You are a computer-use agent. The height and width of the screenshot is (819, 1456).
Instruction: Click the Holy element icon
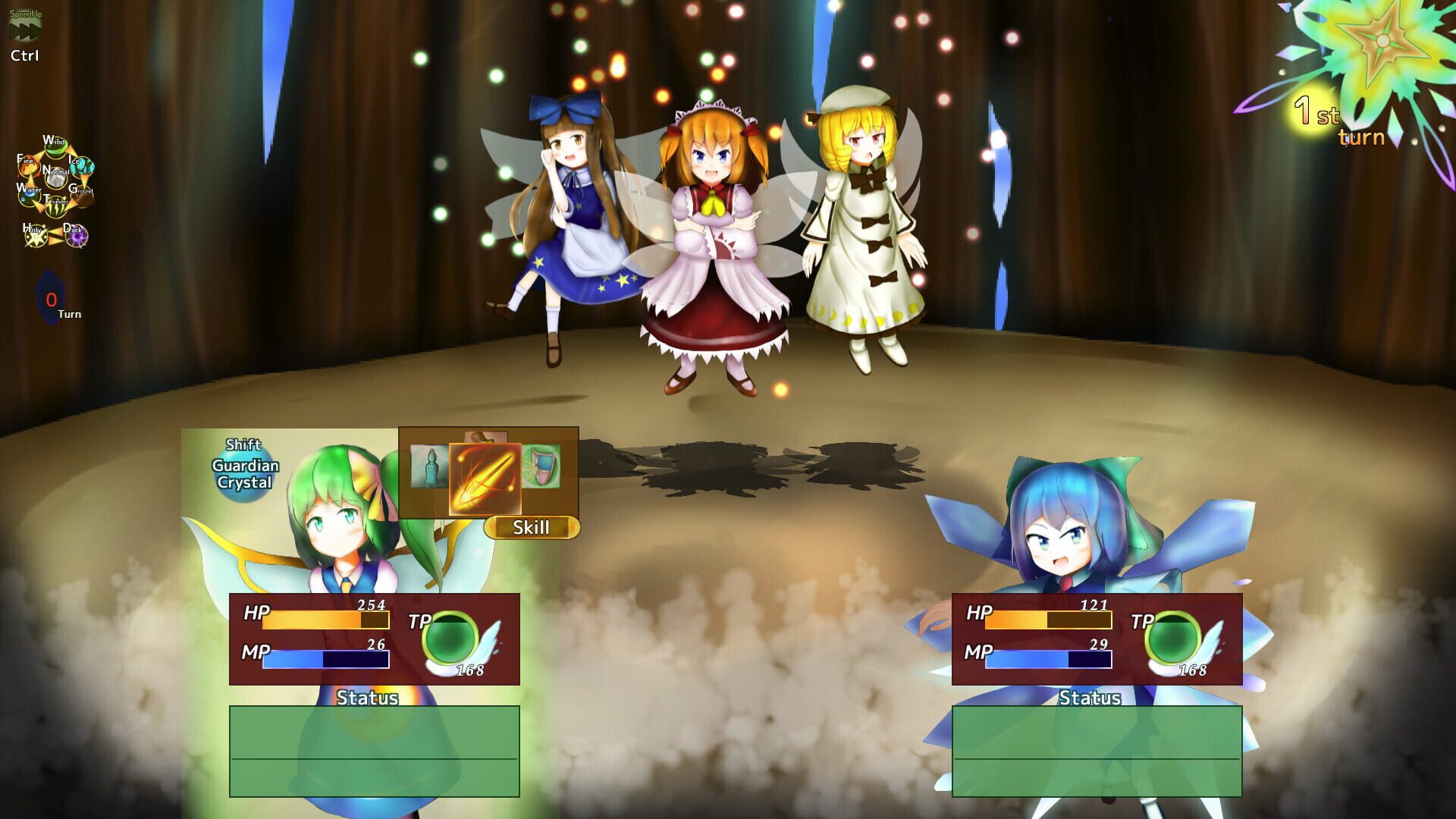pos(36,237)
